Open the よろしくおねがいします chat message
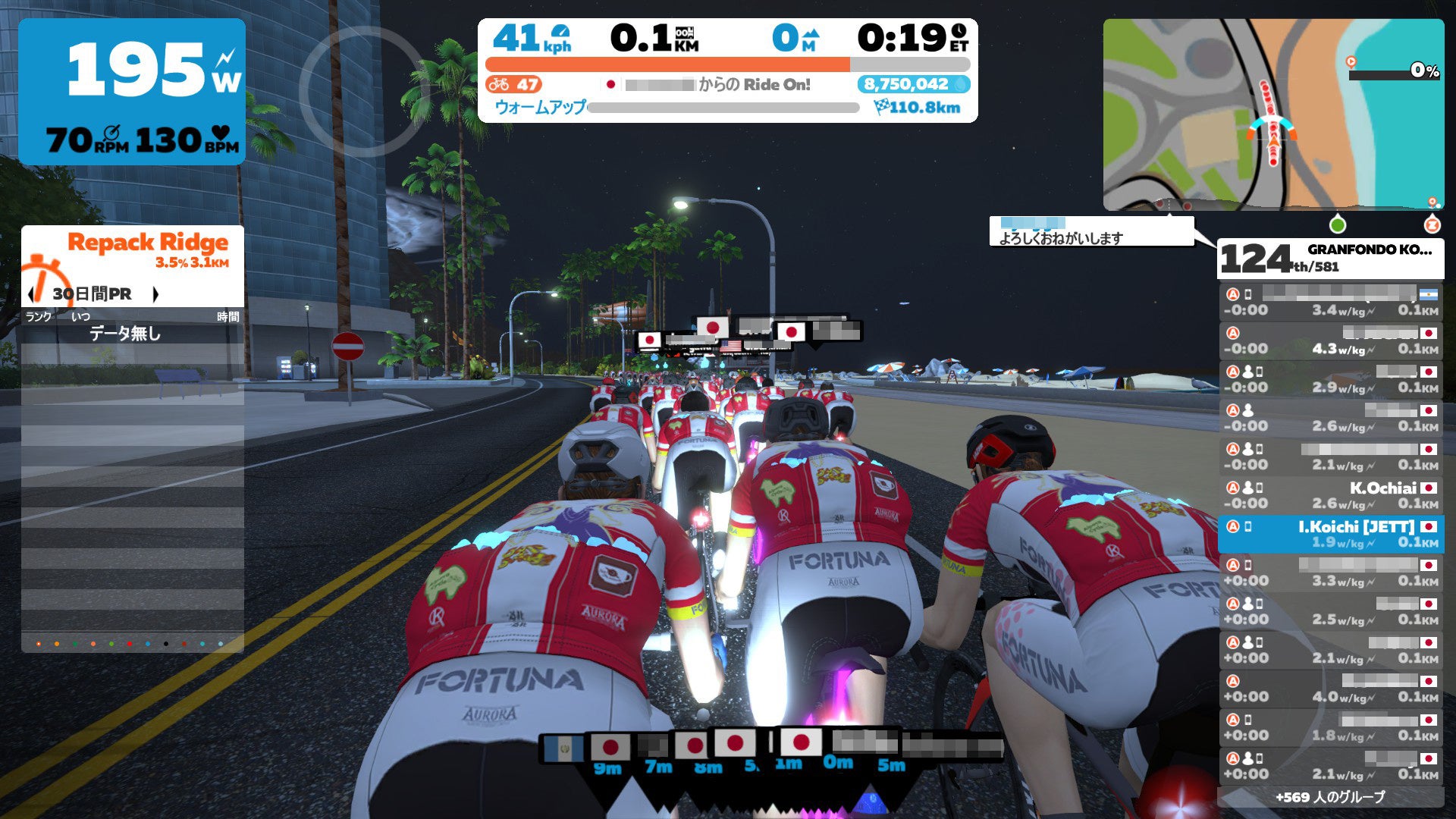This screenshot has width=1456, height=819. click(x=1090, y=231)
